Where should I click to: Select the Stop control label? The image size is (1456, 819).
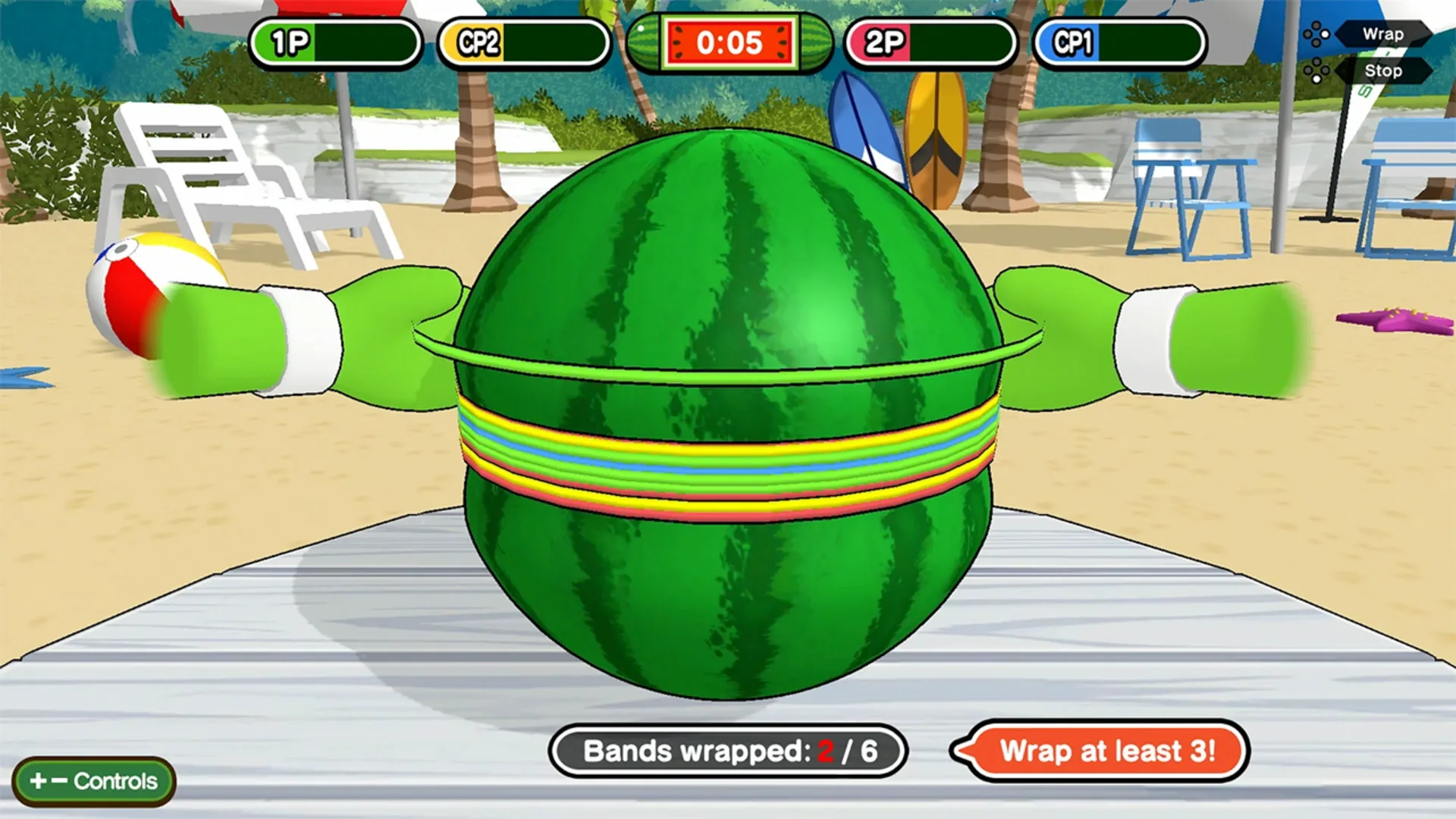coord(1385,71)
